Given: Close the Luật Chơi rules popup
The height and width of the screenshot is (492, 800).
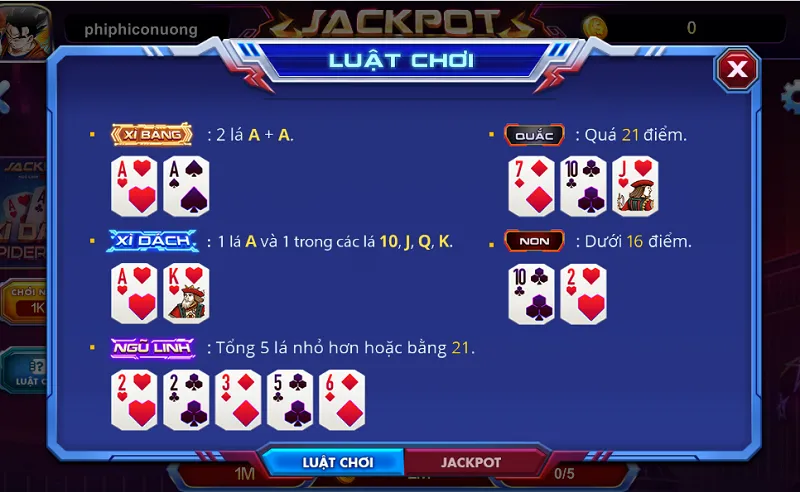Looking at the screenshot, I should (737, 68).
